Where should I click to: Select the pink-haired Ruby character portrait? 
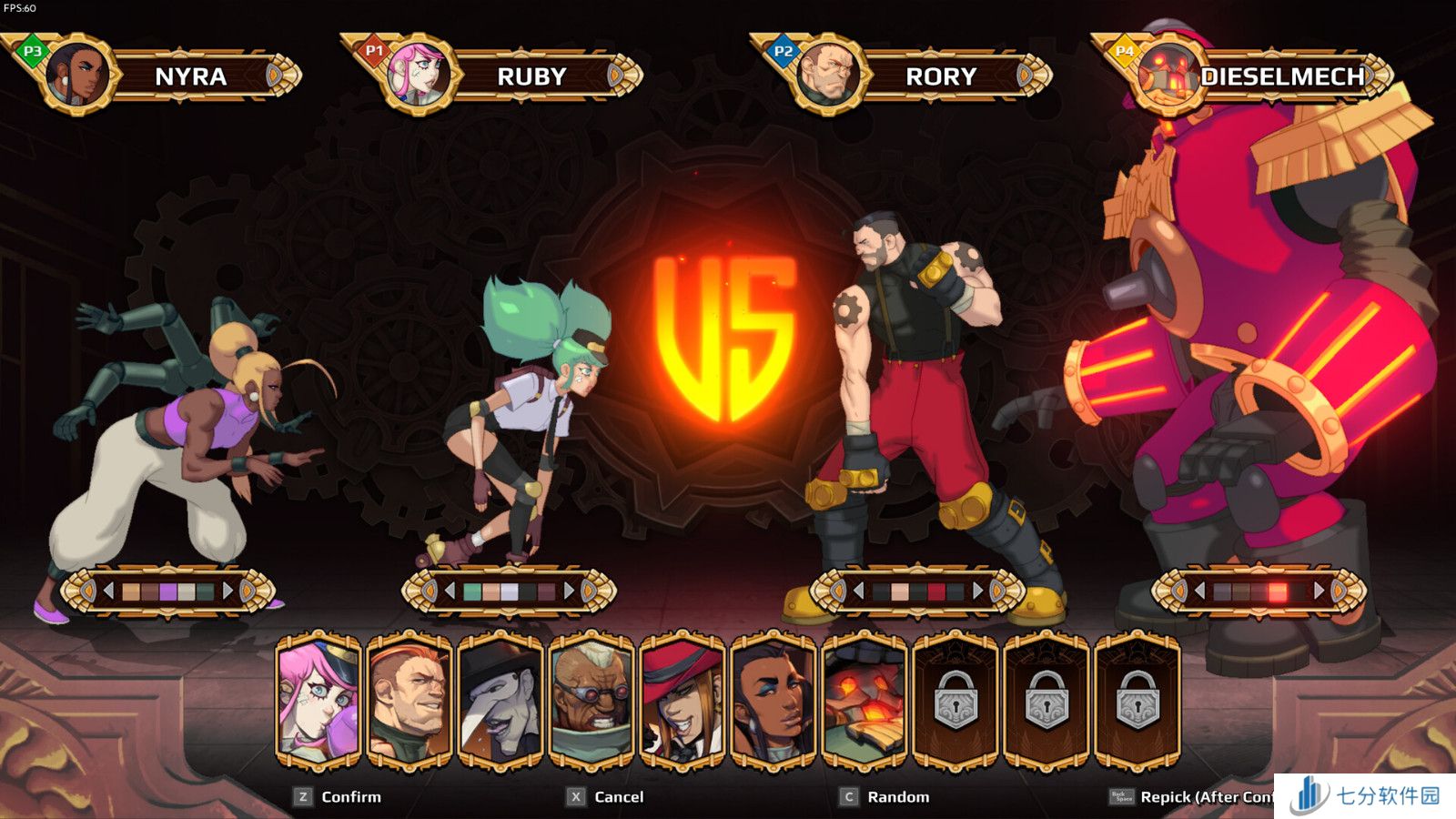(318, 701)
